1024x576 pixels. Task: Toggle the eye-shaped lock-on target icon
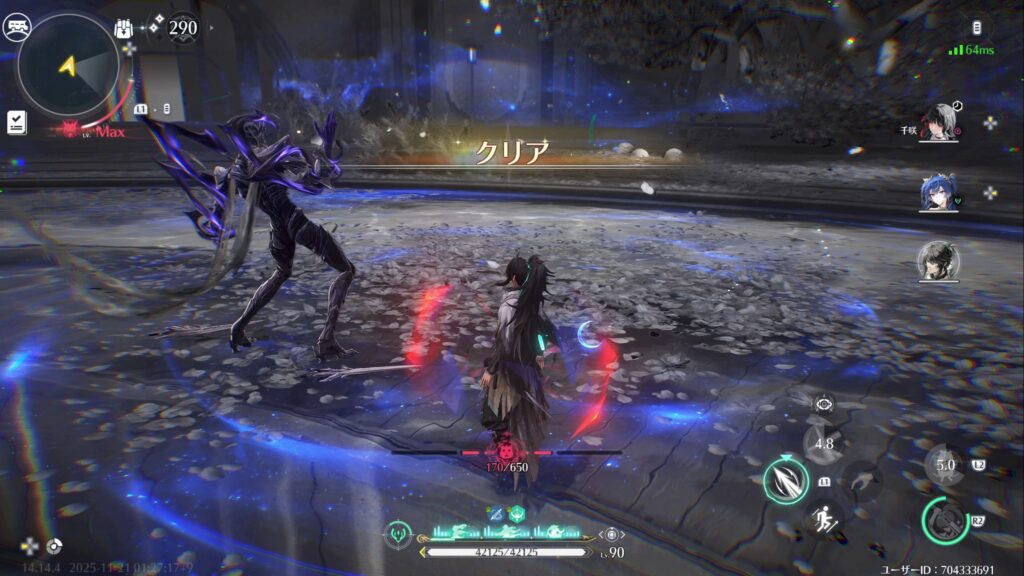824,403
